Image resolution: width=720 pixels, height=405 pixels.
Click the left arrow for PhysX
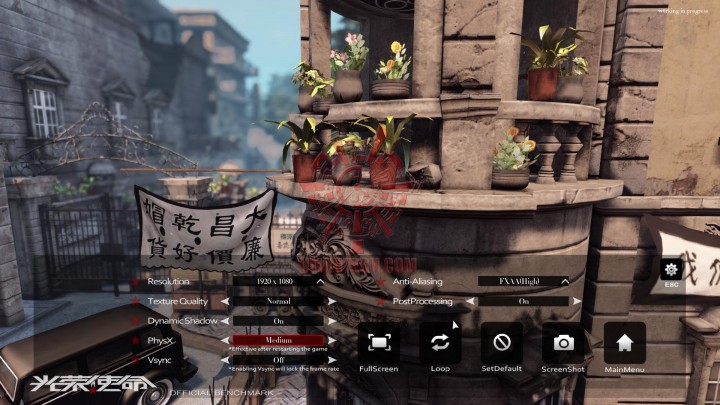coord(226,340)
